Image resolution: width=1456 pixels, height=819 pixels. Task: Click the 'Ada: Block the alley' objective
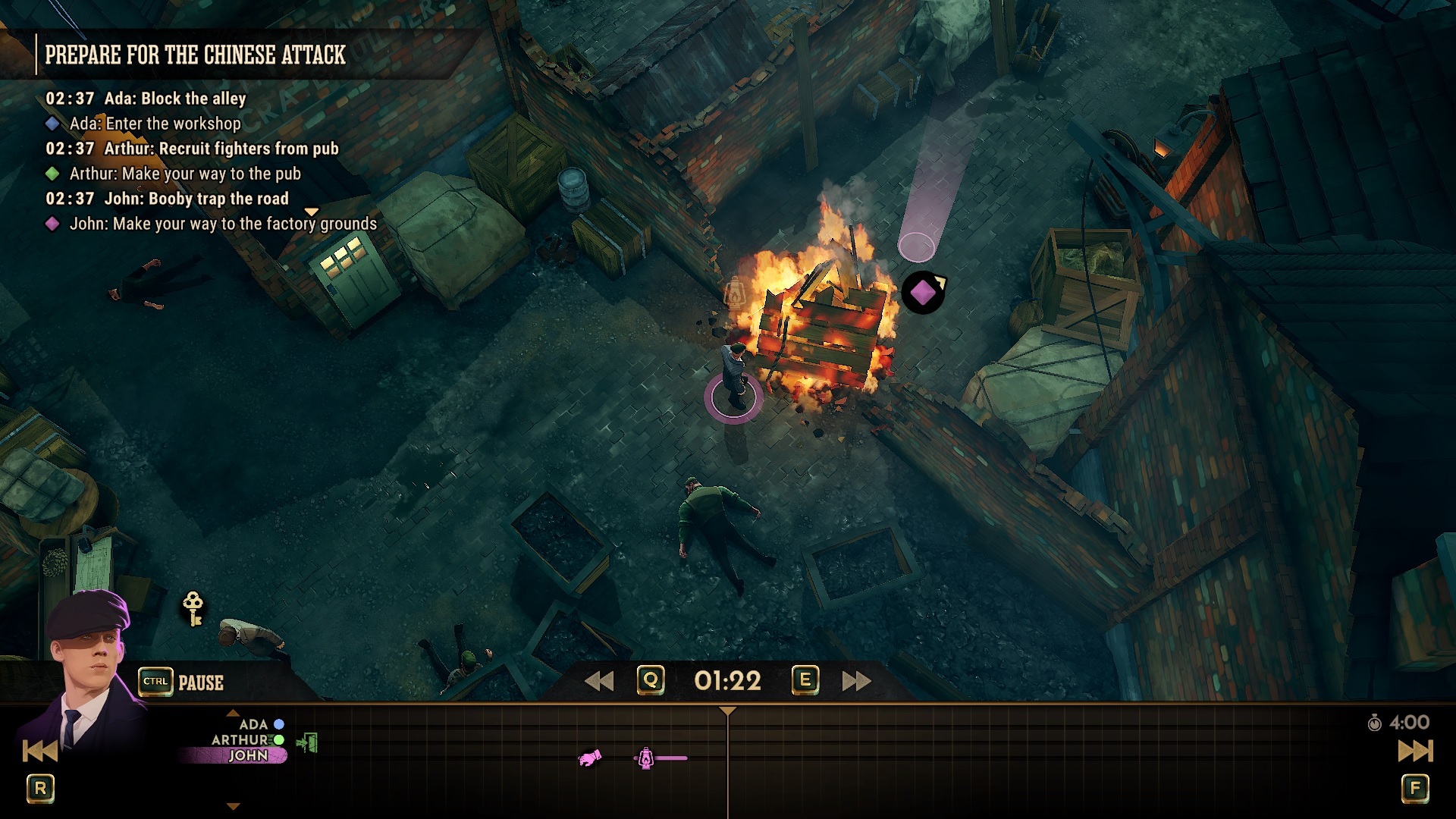(174, 99)
